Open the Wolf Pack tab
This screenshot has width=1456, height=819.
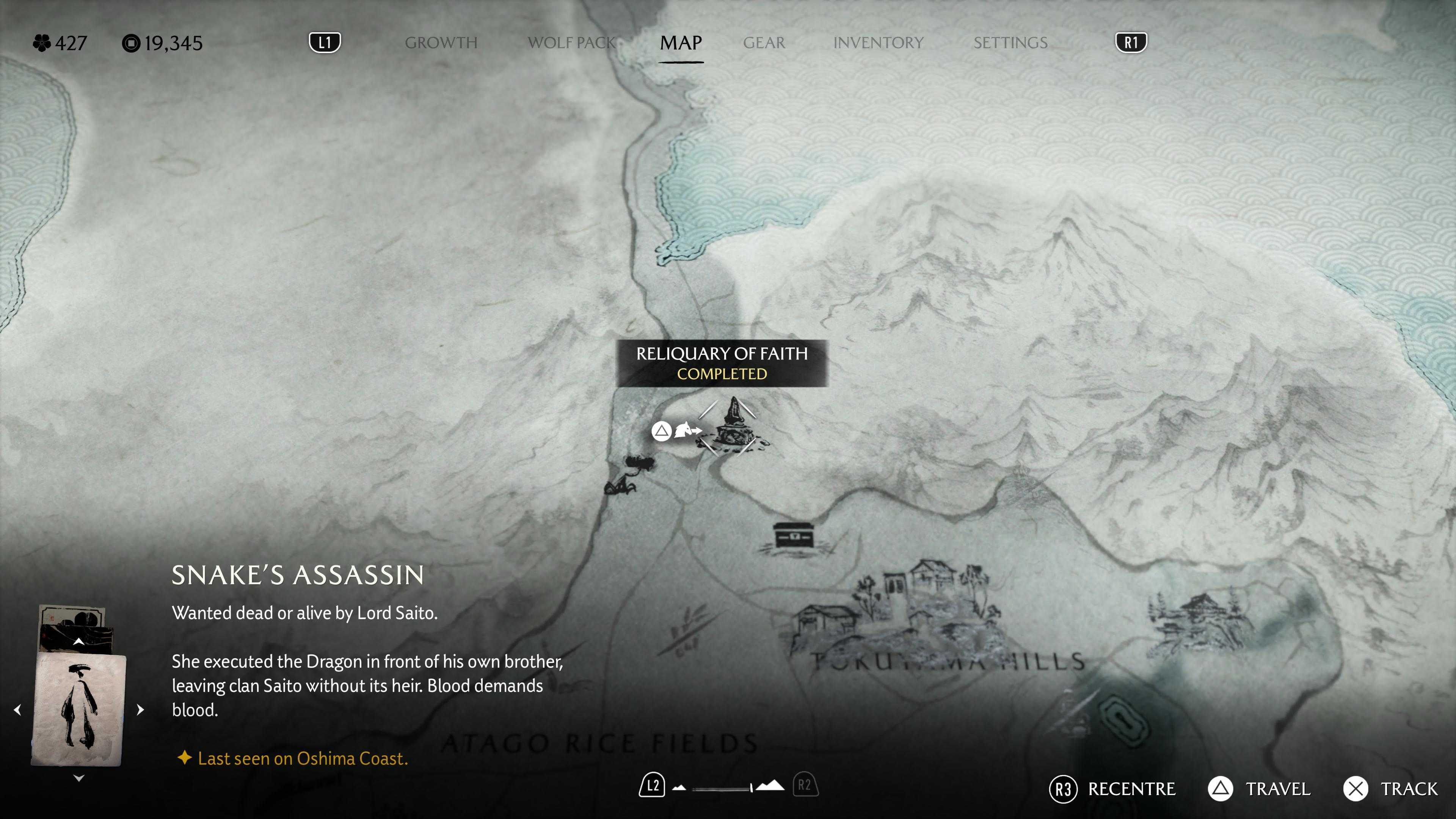pos(571,43)
